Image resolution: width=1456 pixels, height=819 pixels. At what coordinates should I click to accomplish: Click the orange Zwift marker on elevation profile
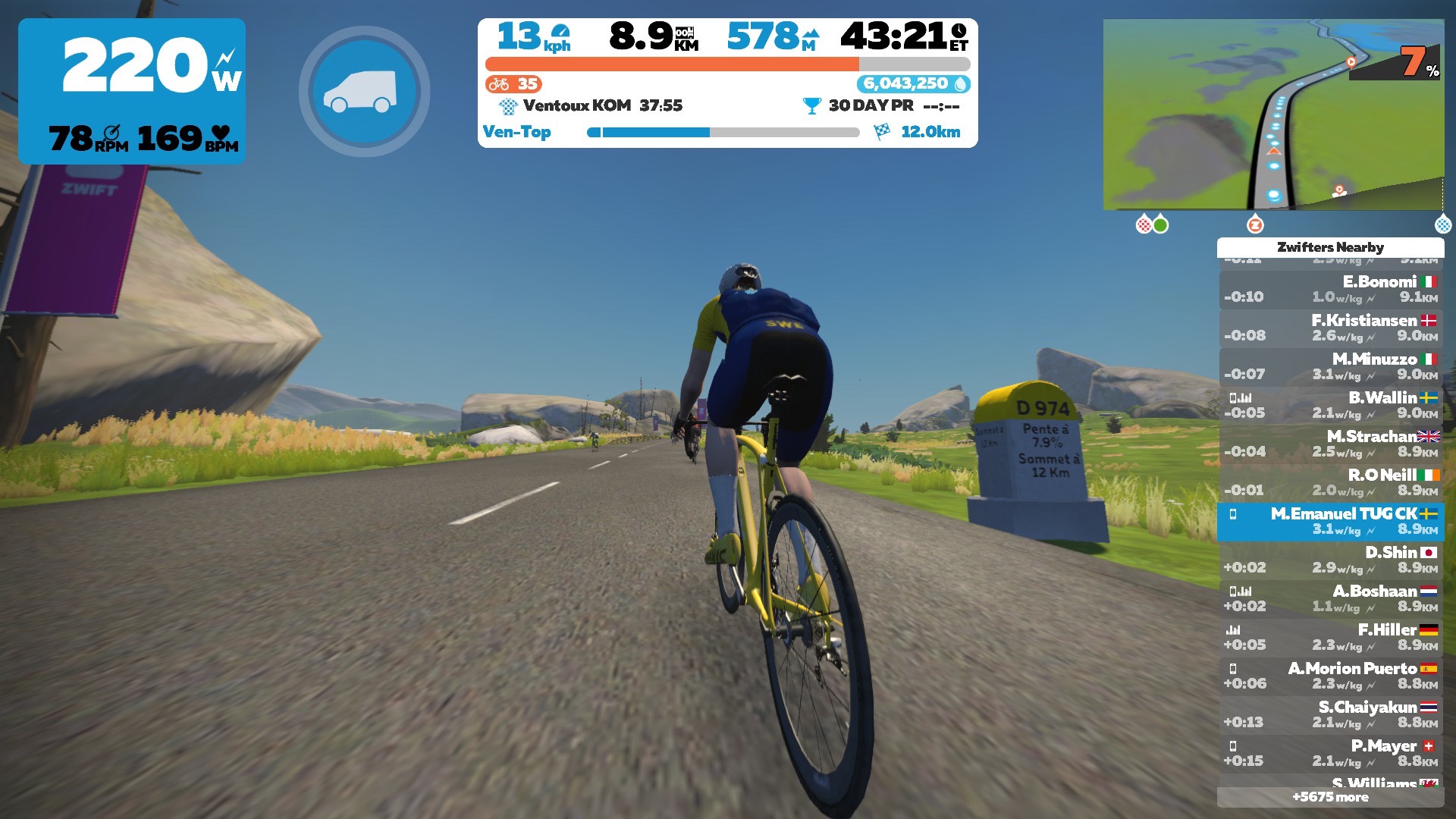[1255, 224]
